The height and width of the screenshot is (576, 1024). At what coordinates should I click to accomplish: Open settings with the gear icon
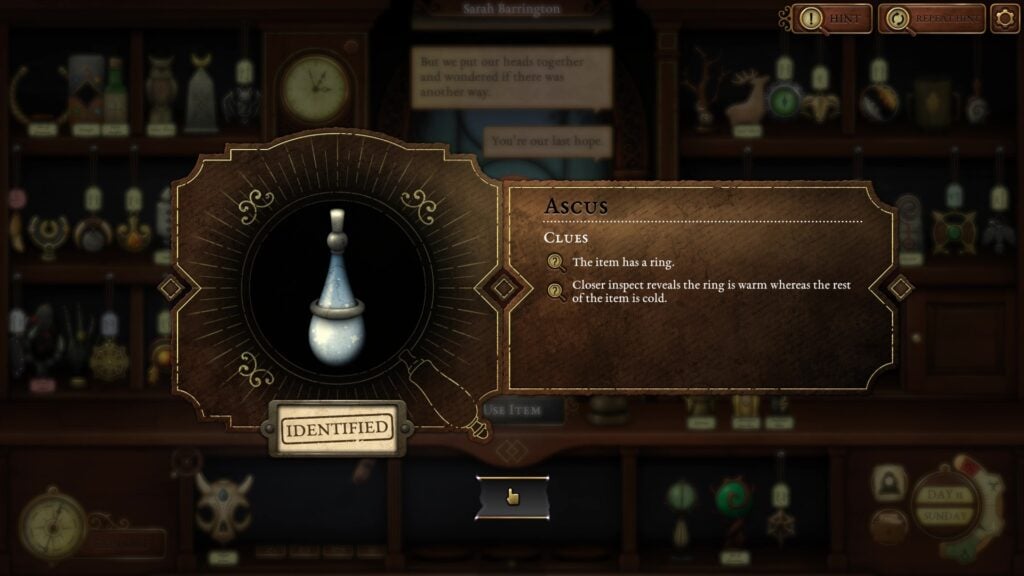[1003, 18]
